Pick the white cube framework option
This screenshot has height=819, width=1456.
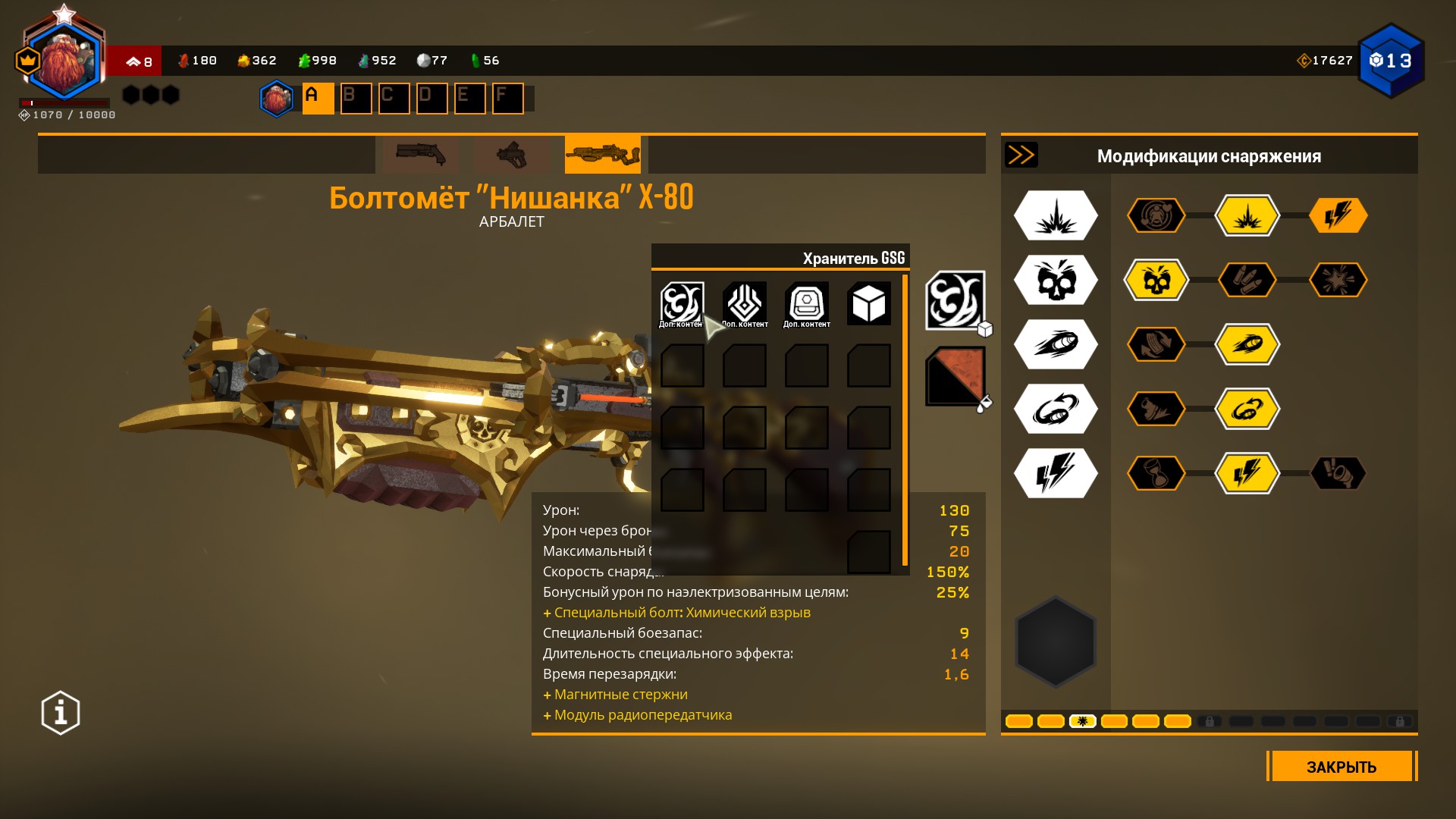[x=868, y=304]
